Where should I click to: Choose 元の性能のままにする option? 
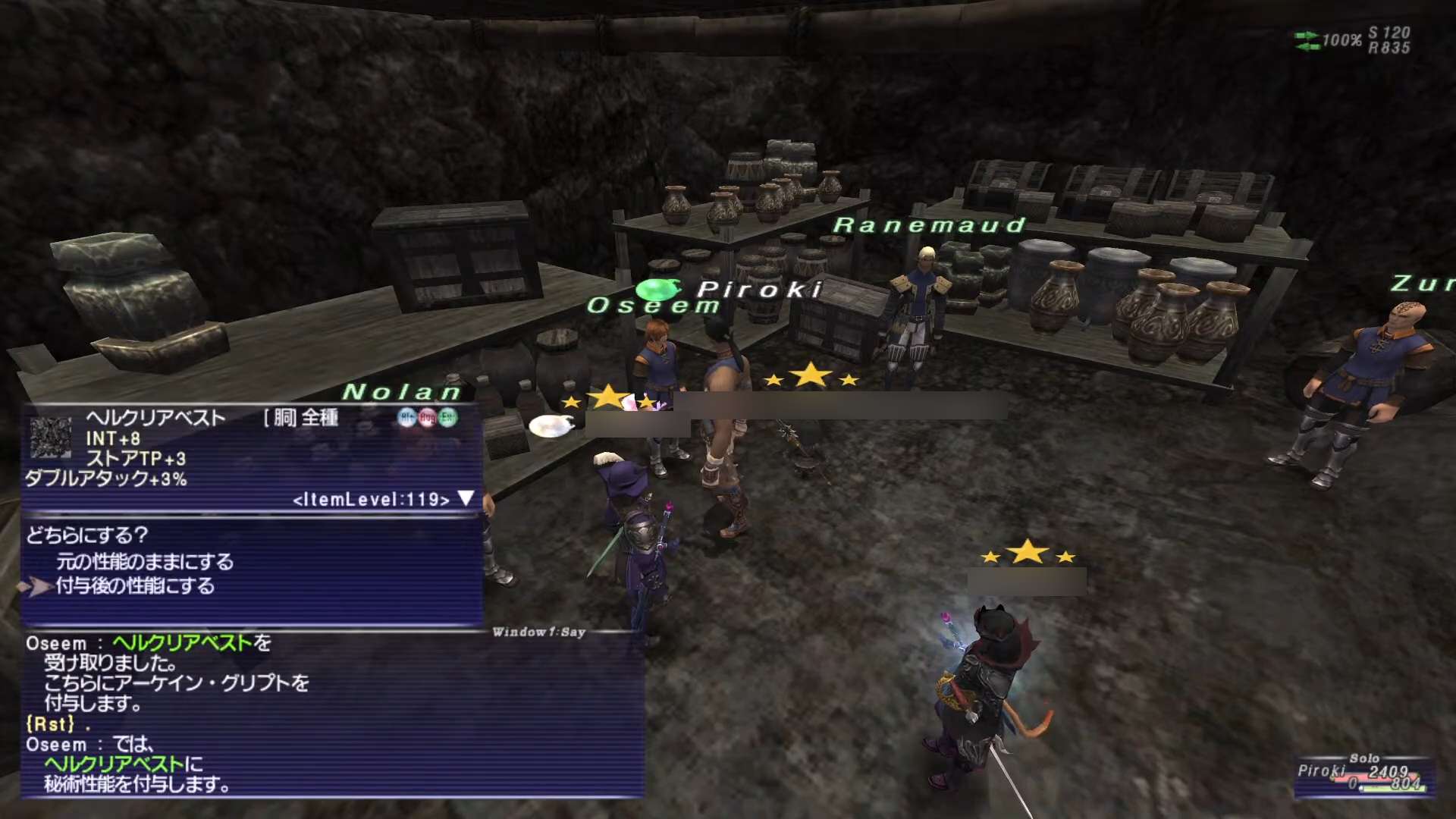click(x=144, y=562)
